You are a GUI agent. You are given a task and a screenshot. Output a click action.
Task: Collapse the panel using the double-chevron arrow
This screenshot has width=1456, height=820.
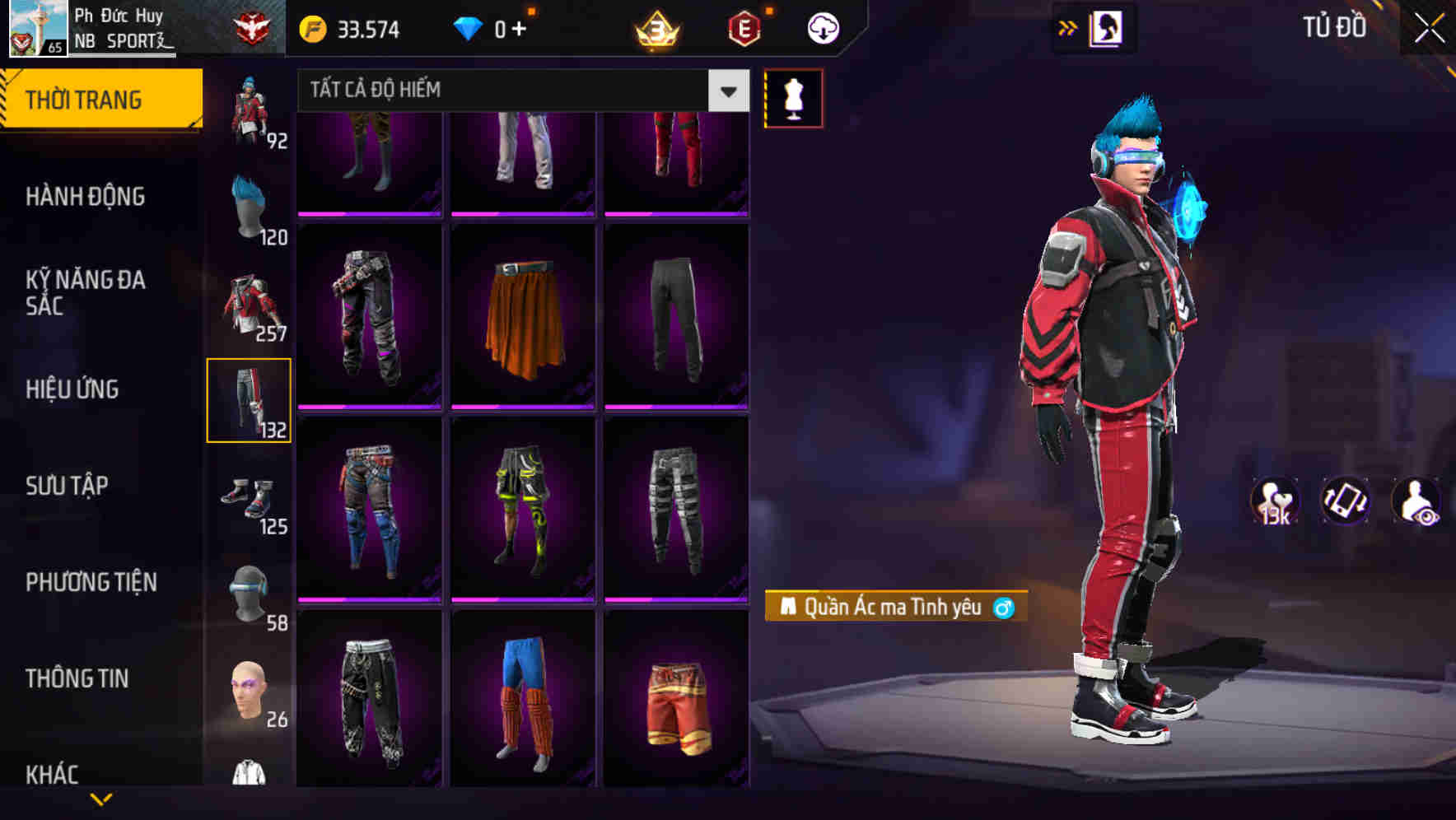(x=1066, y=27)
